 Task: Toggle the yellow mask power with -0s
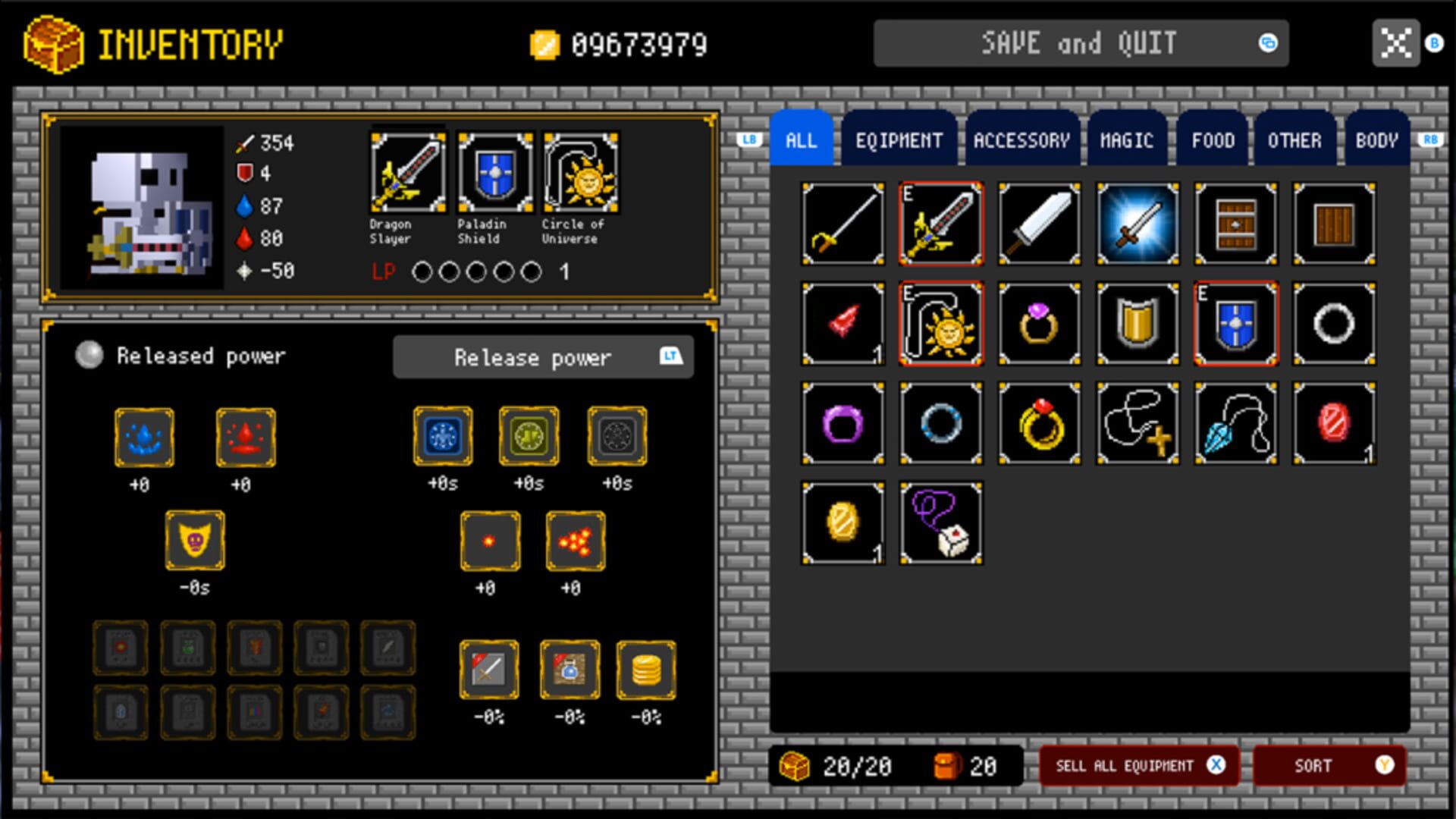[x=194, y=540]
